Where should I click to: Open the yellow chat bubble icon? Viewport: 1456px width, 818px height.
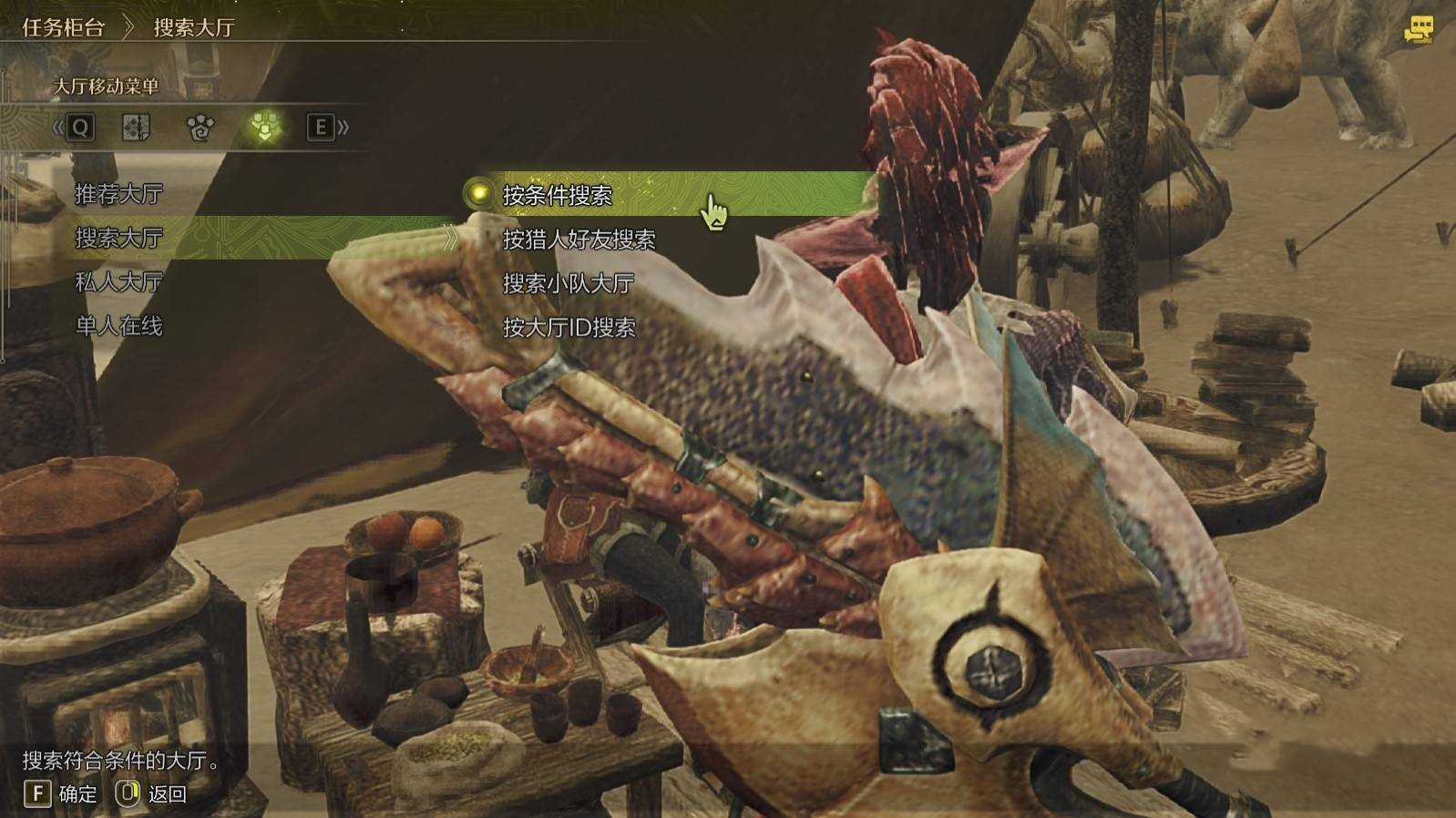[1418, 30]
